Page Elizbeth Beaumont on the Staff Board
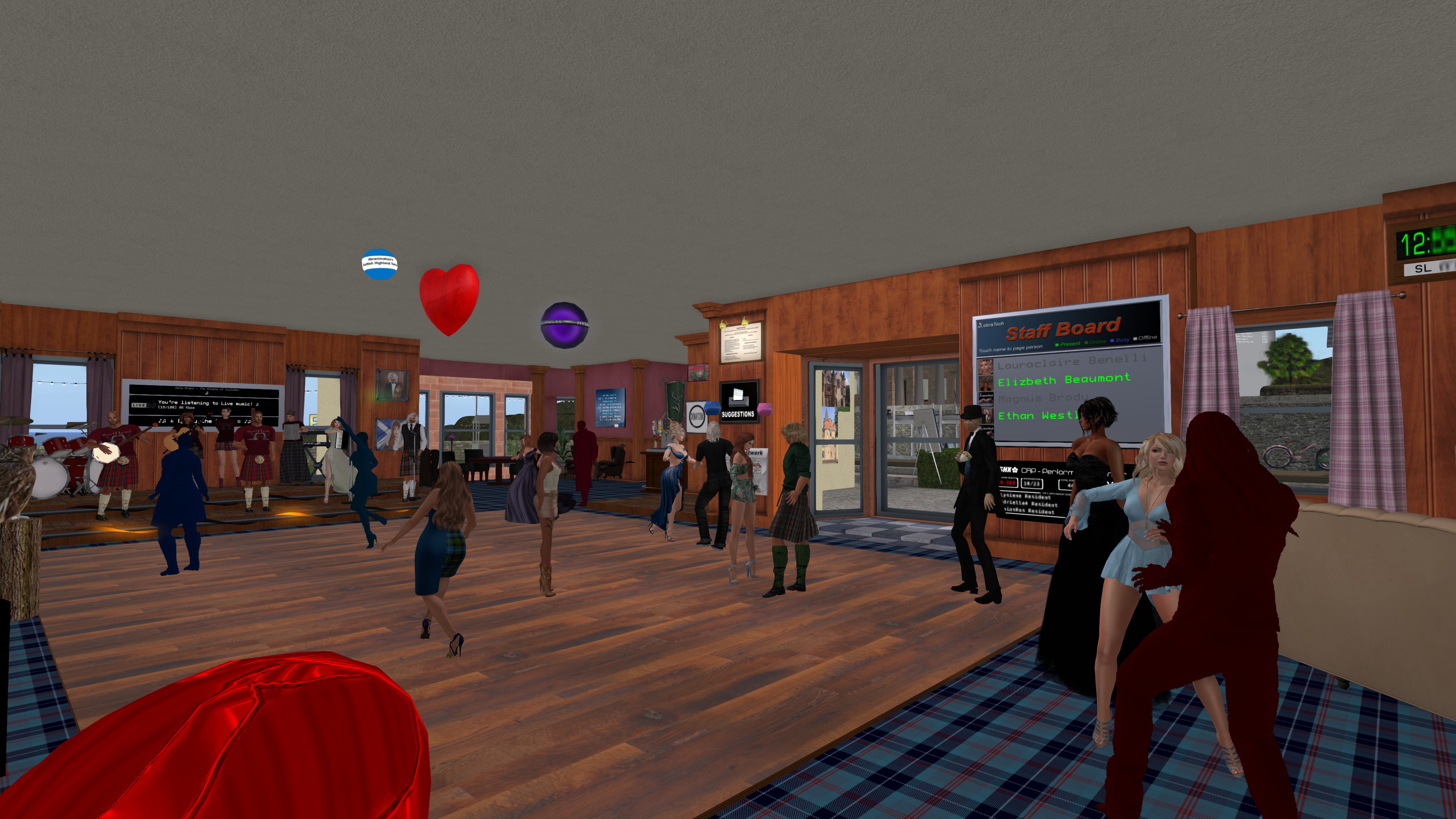The height and width of the screenshot is (819, 1456). [1064, 380]
